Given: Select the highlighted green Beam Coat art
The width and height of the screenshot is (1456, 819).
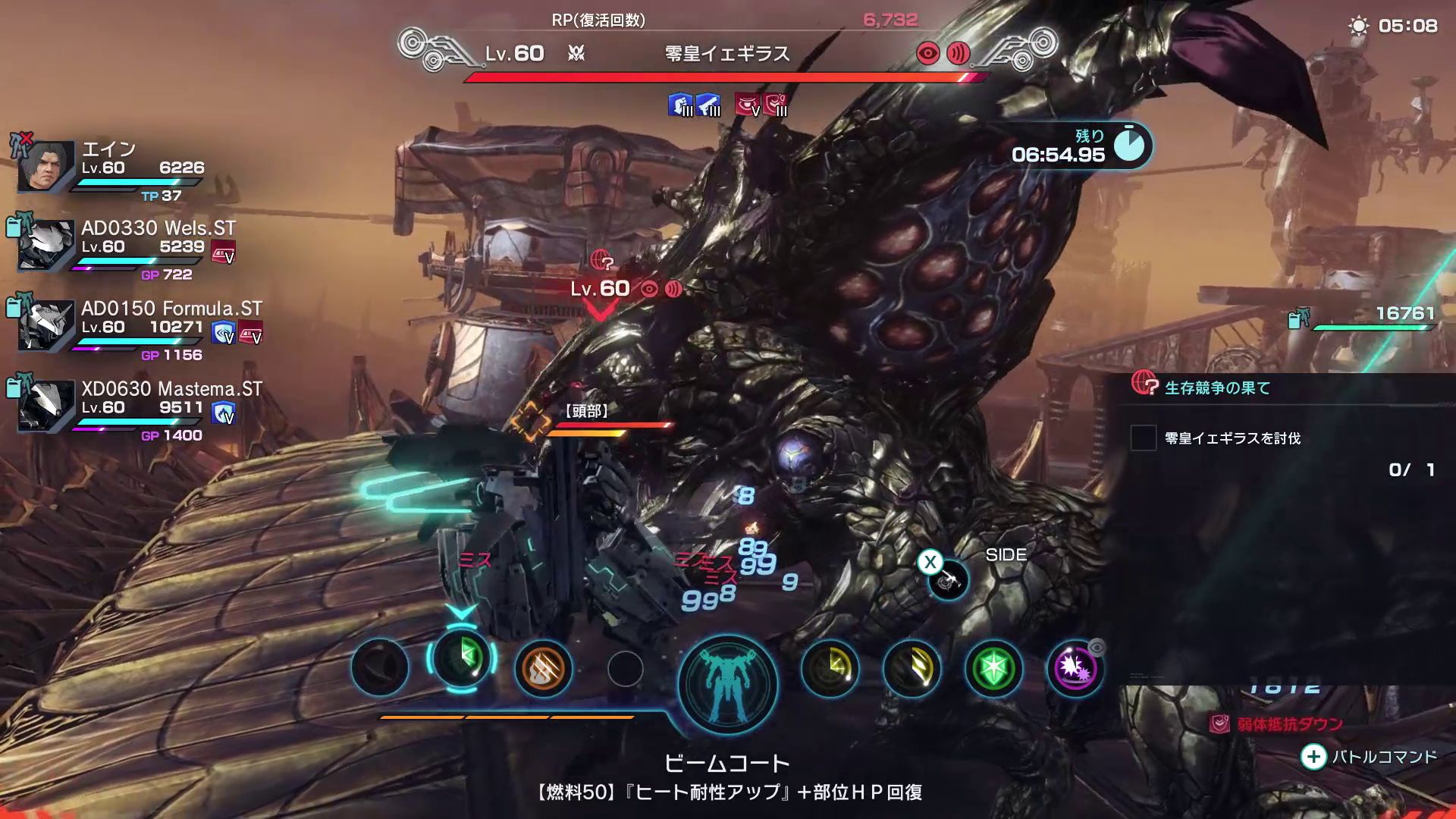Looking at the screenshot, I should [462, 657].
